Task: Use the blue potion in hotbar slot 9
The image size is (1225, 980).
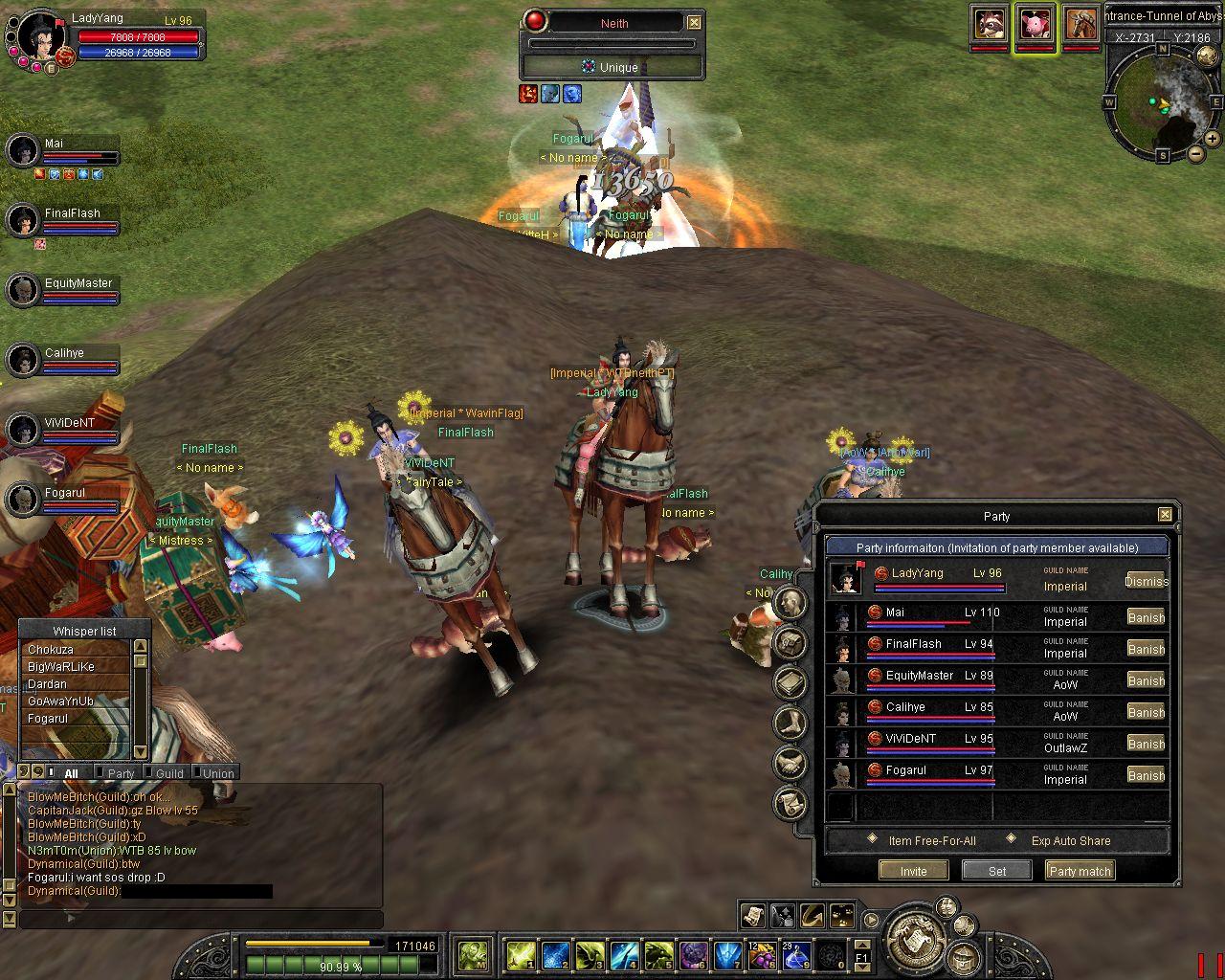Action: pos(795,955)
